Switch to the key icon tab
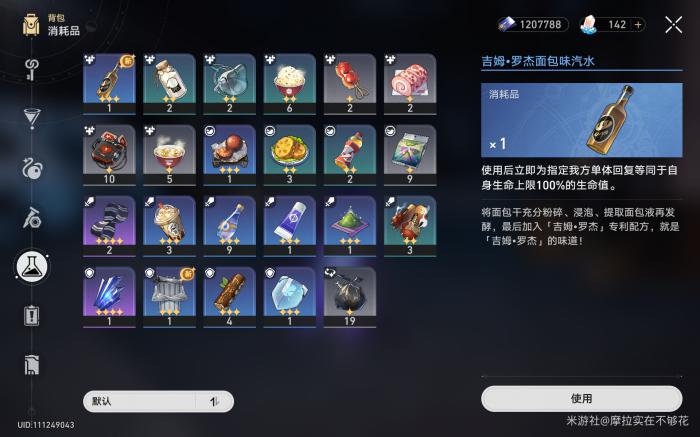 (x=31, y=70)
